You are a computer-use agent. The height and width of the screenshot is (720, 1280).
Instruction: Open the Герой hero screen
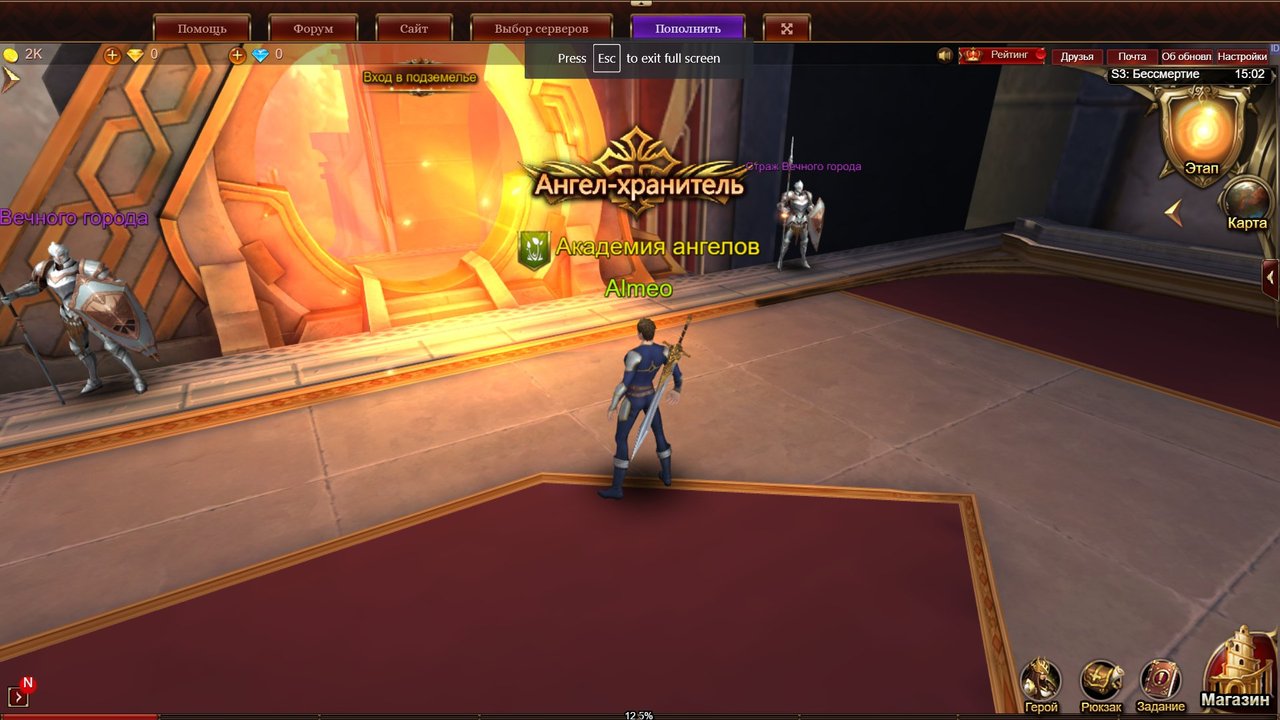(x=1041, y=683)
